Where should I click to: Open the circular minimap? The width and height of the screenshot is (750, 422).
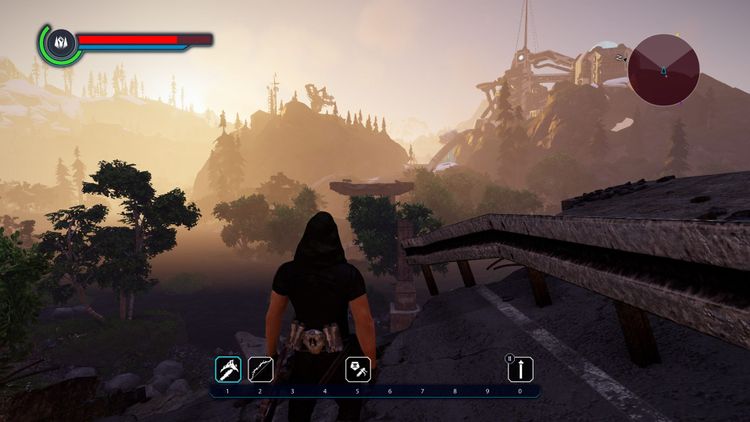[x=663, y=69]
